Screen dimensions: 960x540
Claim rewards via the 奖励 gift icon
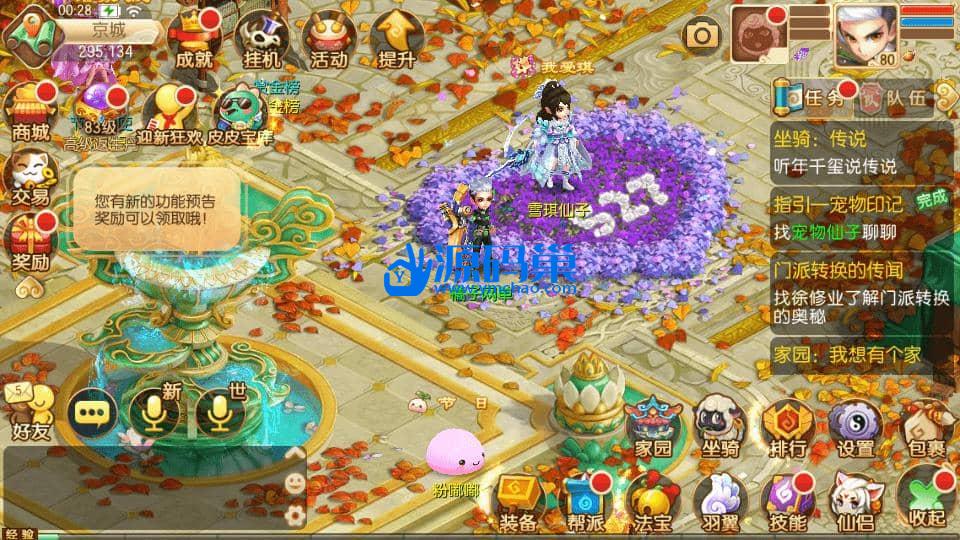coord(30,245)
